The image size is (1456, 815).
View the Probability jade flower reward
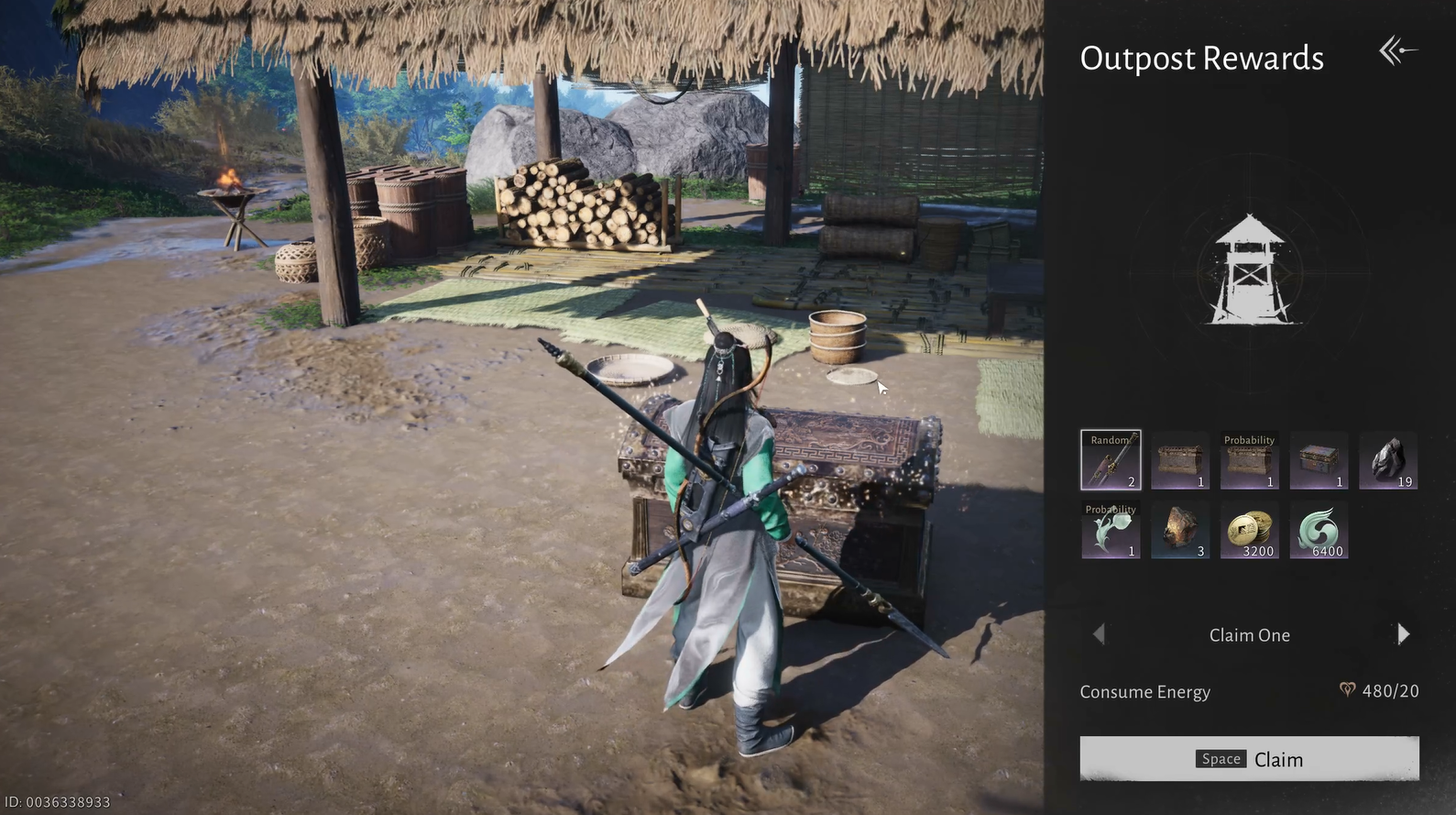1111,530
